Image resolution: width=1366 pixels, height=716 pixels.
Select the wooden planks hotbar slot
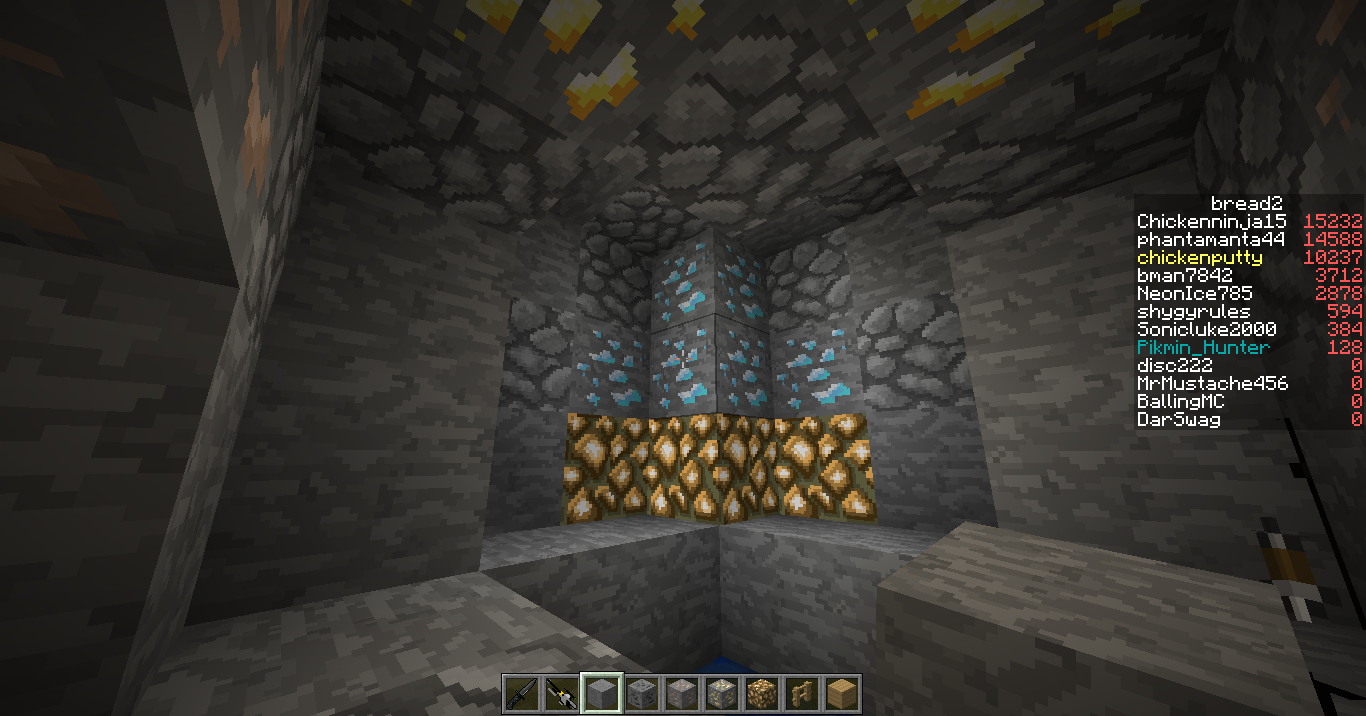coord(841,693)
